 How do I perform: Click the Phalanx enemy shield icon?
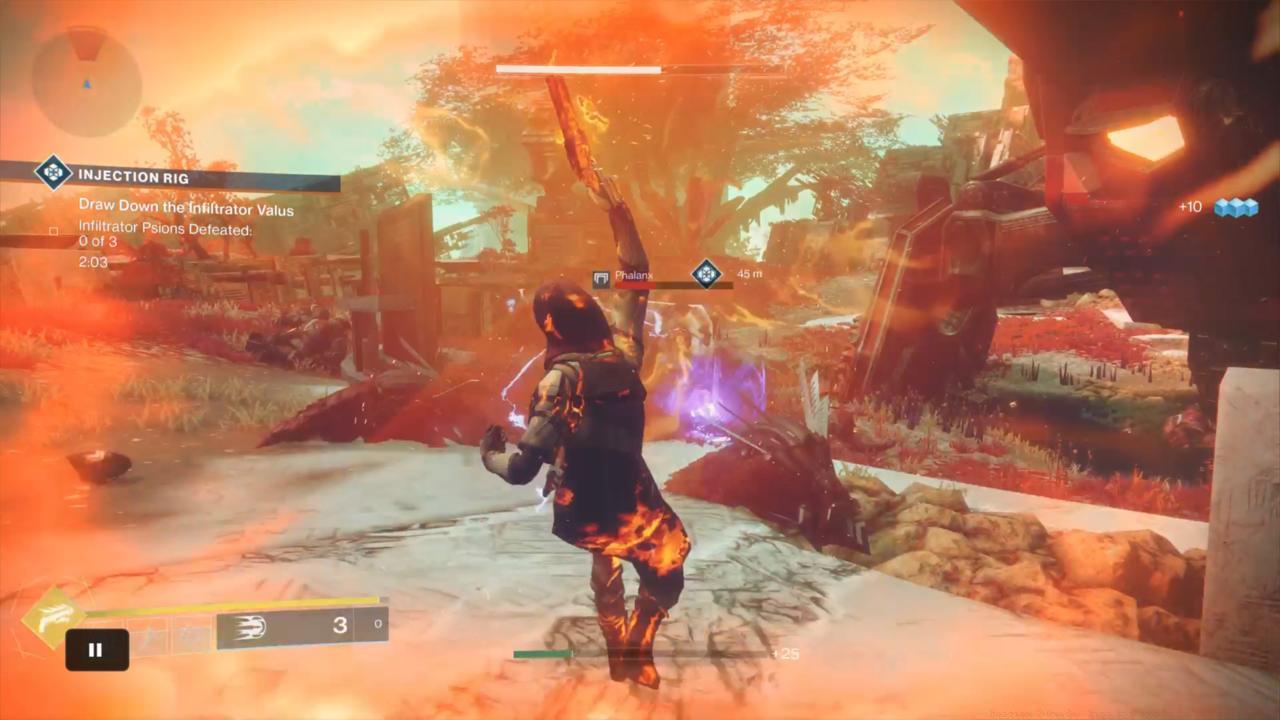tap(601, 280)
